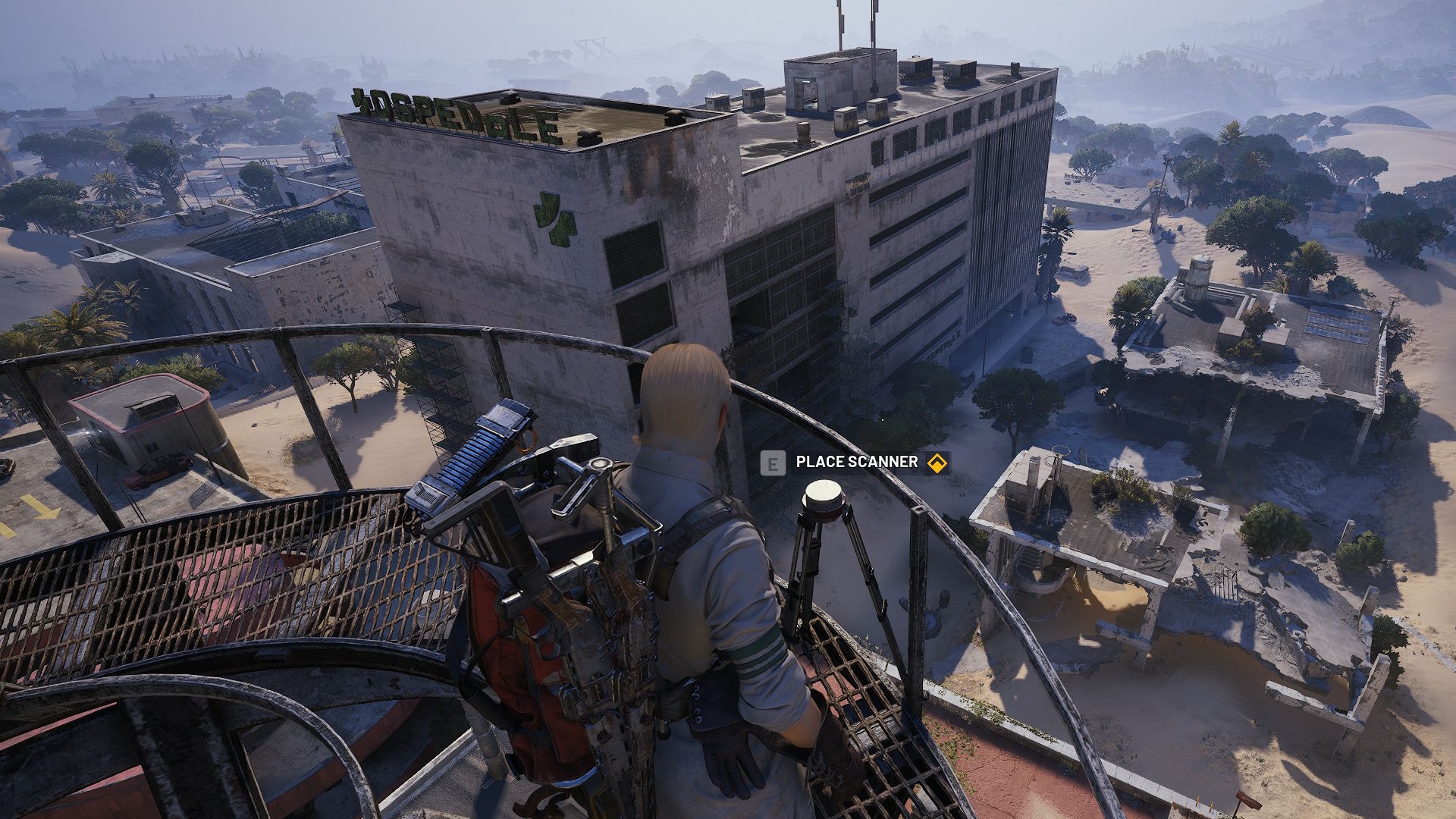1456x819 pixels.
Task: Select the Place Scanner interaction prompt
Action: coord(856,462)
